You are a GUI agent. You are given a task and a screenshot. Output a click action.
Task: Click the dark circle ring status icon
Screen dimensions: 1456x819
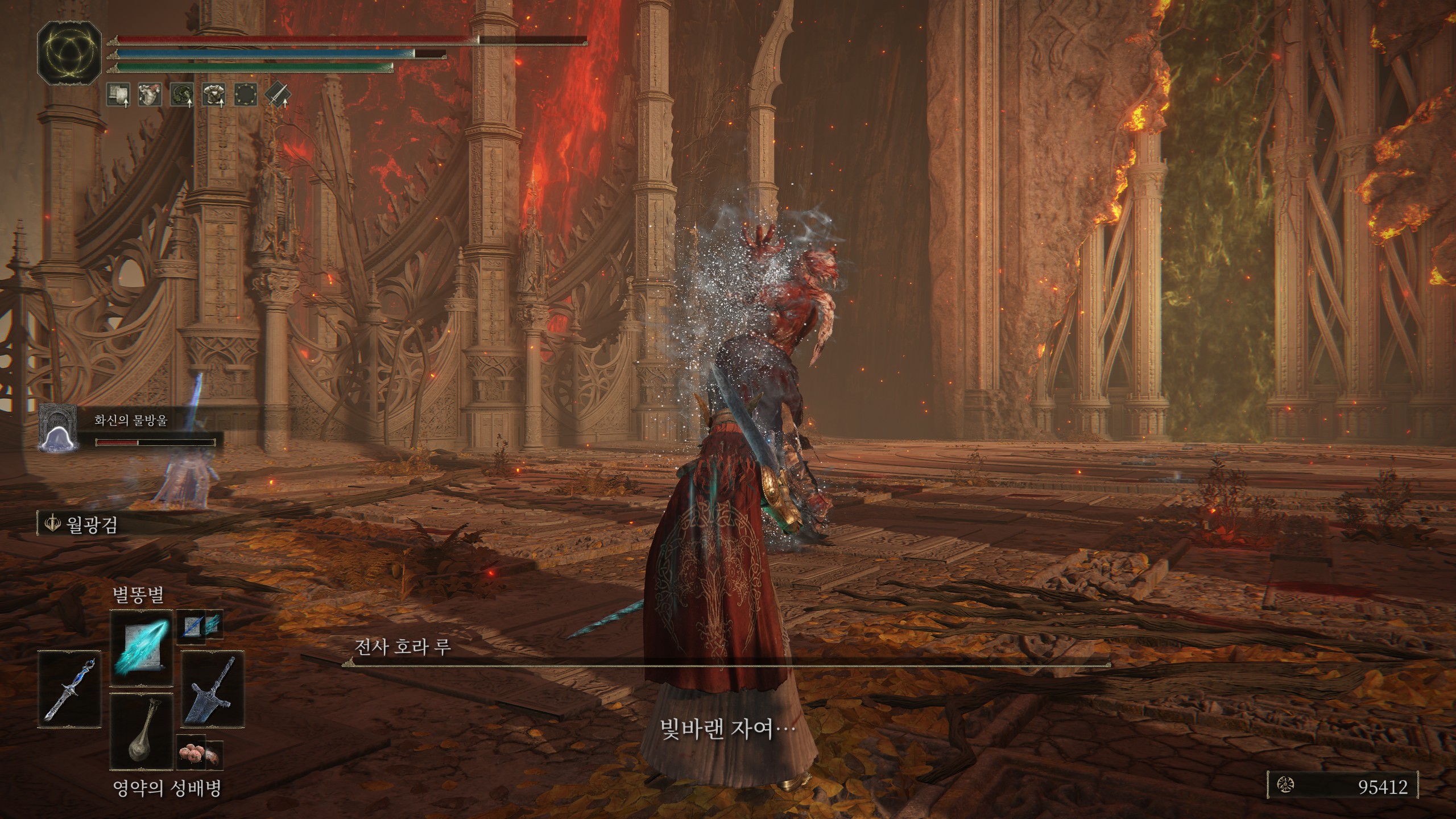246,94
